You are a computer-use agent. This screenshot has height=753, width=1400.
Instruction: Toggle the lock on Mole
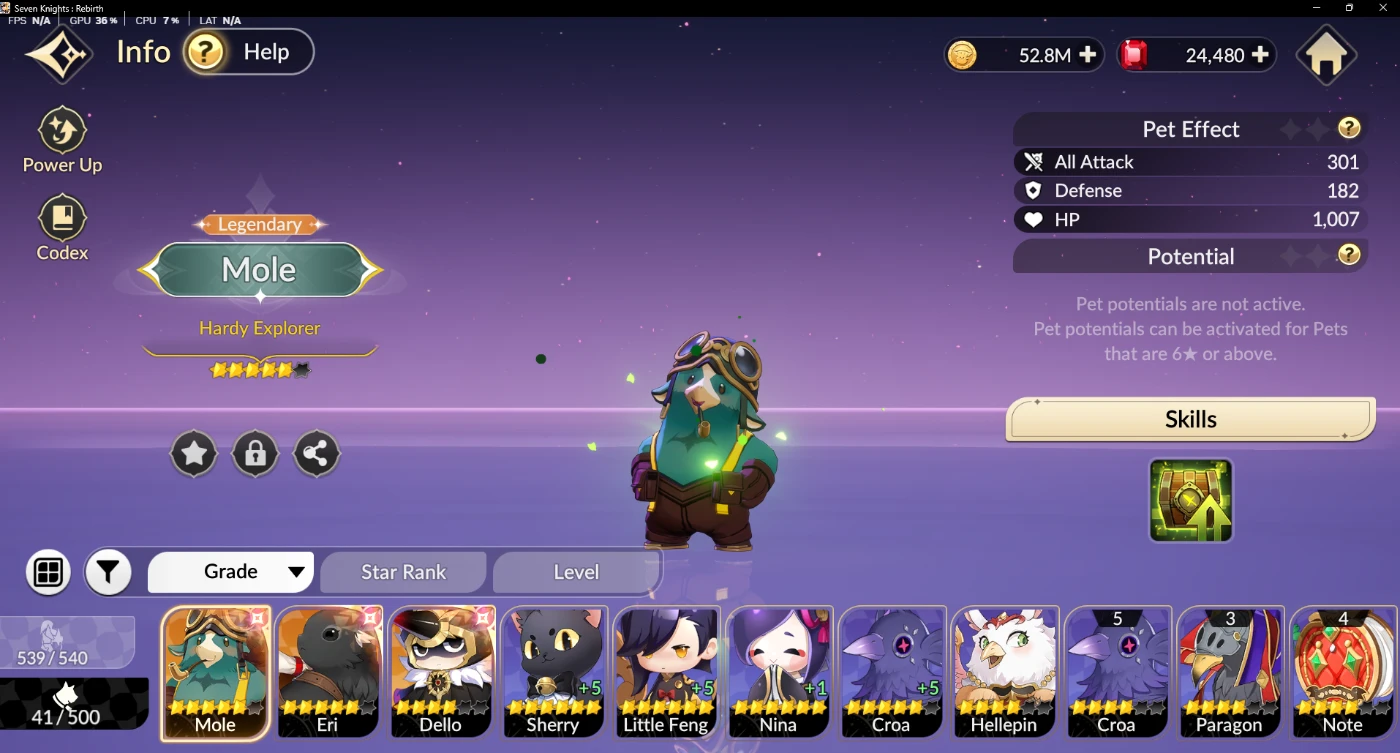(x=255, y=455)
